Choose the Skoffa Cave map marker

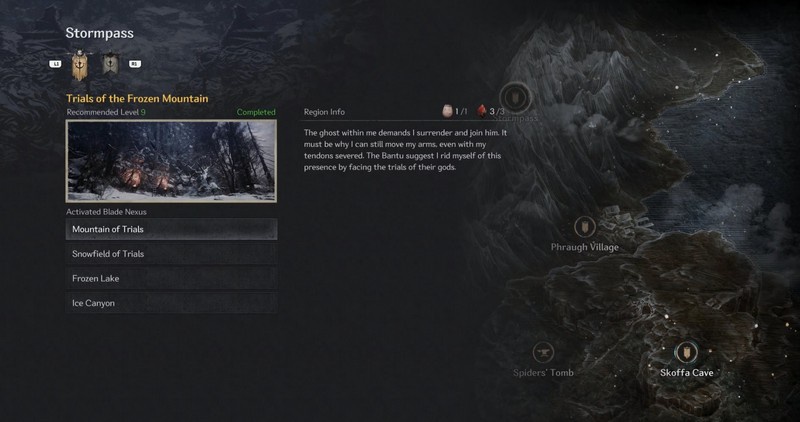(x=686, y=352)
